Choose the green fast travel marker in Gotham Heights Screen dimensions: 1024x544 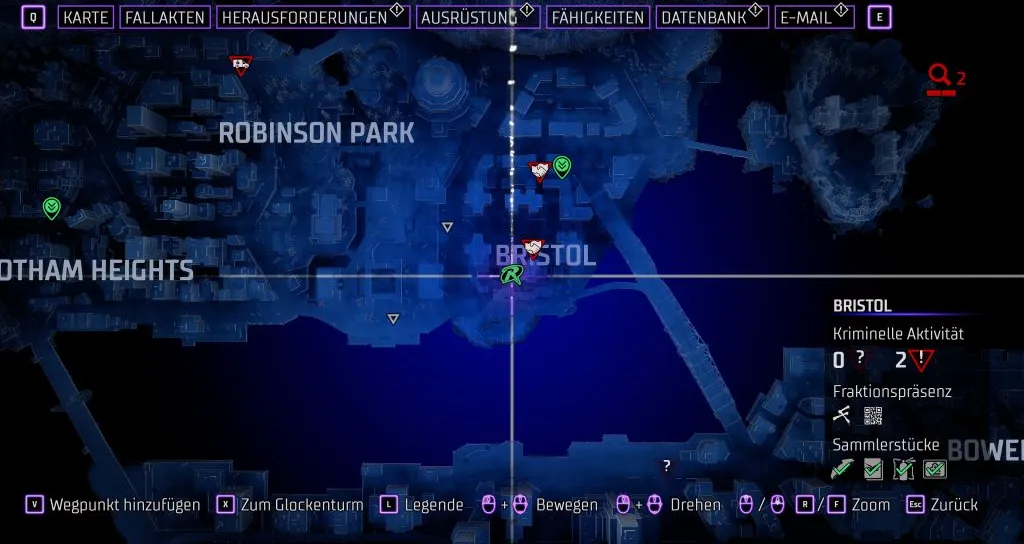tap(52, 207)
